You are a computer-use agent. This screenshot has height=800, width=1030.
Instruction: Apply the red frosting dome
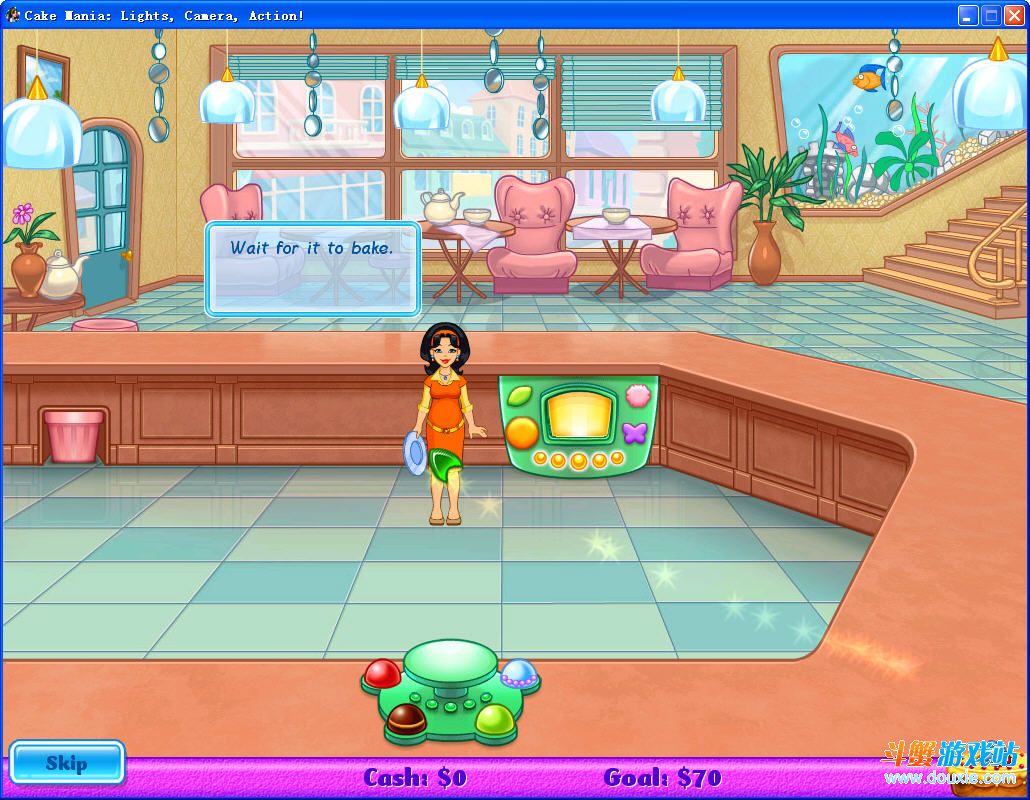pyautogui.click(x=382, y=674)
